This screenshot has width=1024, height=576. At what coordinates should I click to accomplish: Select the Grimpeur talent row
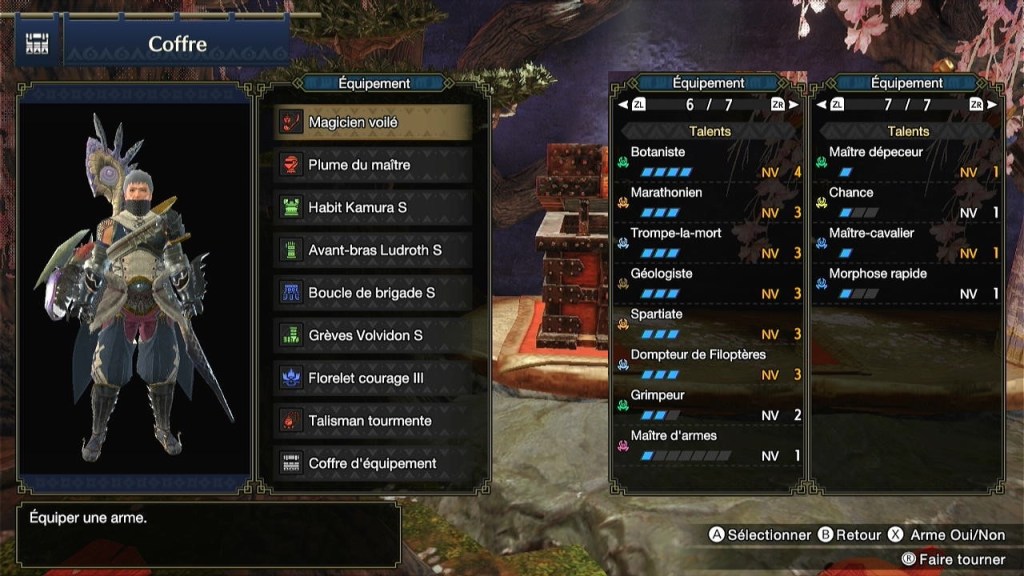tap(709, 405)
